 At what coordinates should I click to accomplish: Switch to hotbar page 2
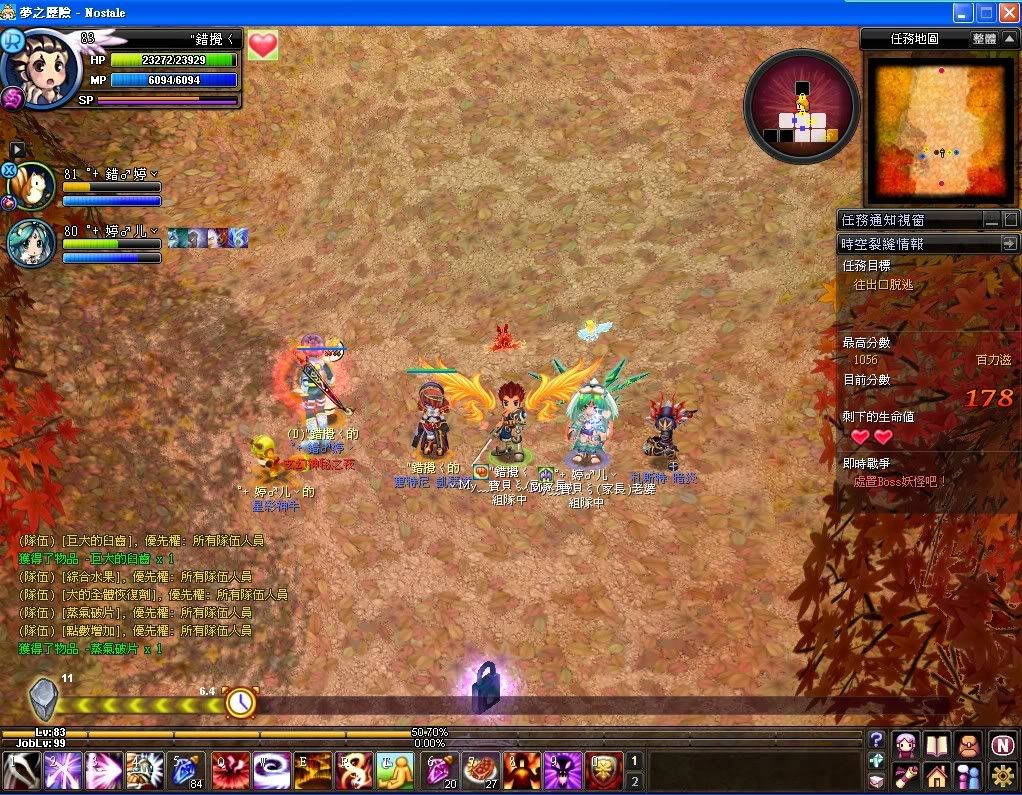pyautogui.click(x=633, y=782)
